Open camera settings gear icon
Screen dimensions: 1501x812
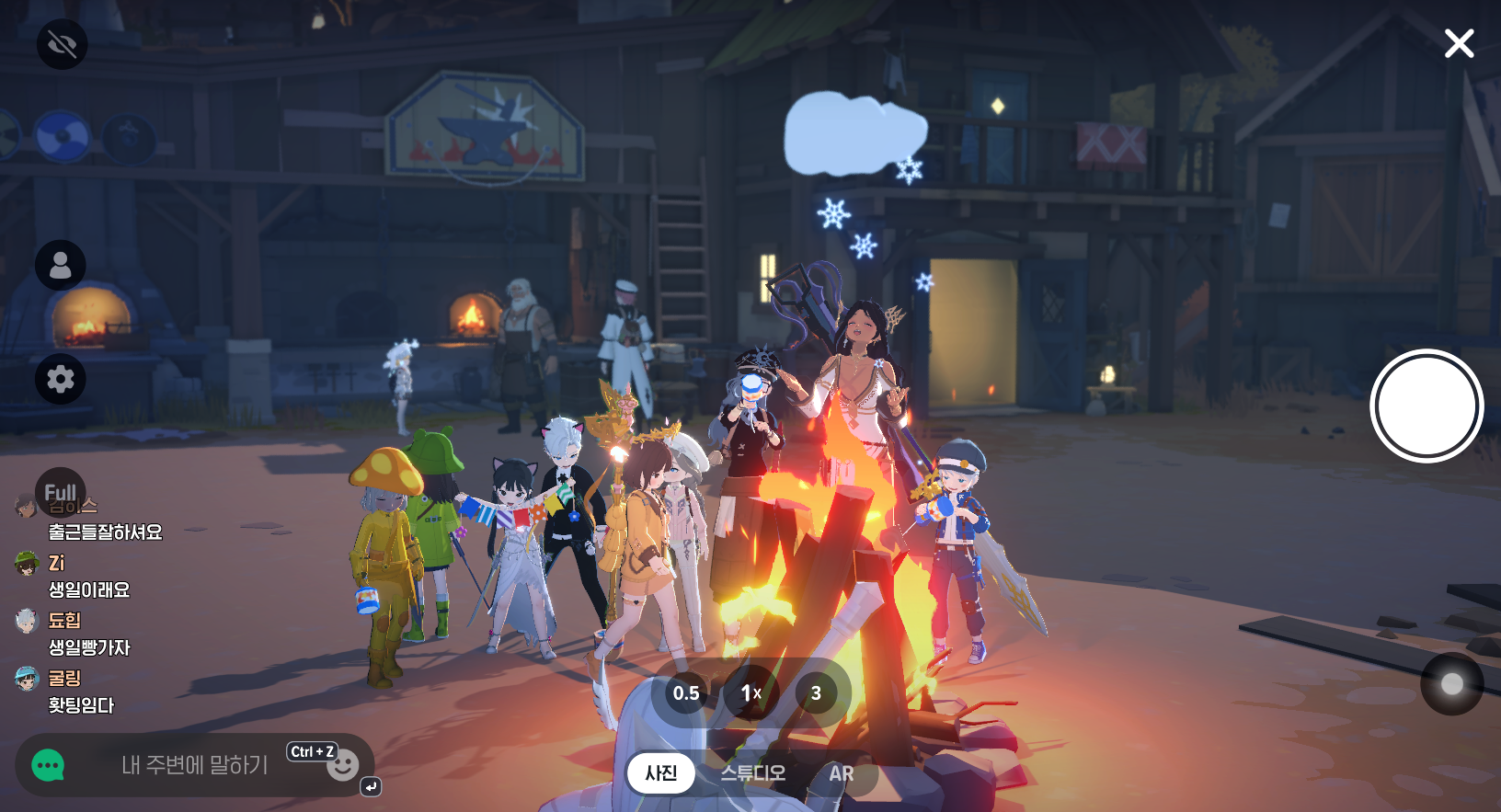pyautogui.click(x=61, y=378)
